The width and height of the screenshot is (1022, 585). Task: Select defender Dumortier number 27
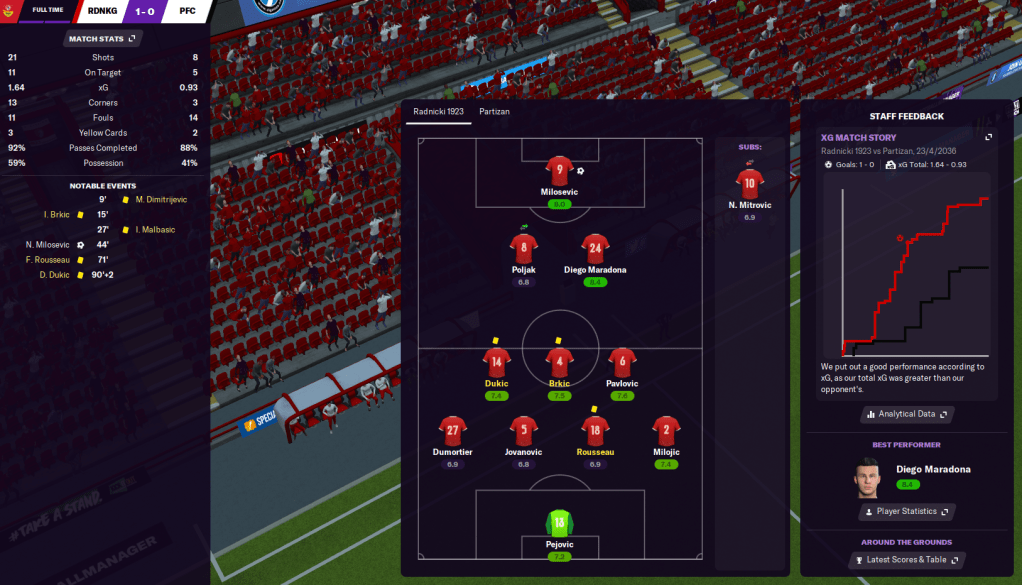pyautogui.click(x=453, y=432)
